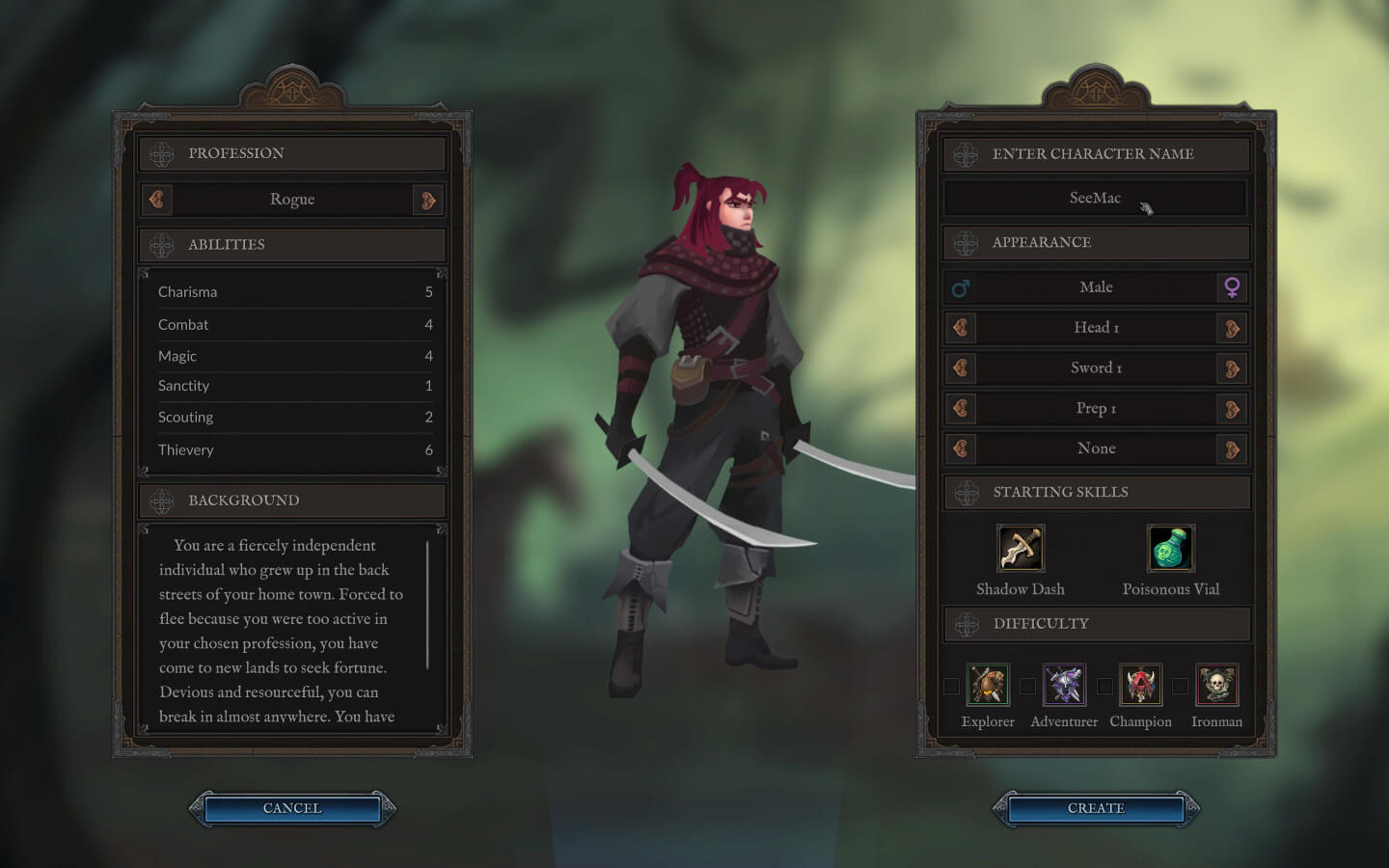Screen dimensions: 1389x868
Task: Cycle to the previous sword style
Action: 961,368
